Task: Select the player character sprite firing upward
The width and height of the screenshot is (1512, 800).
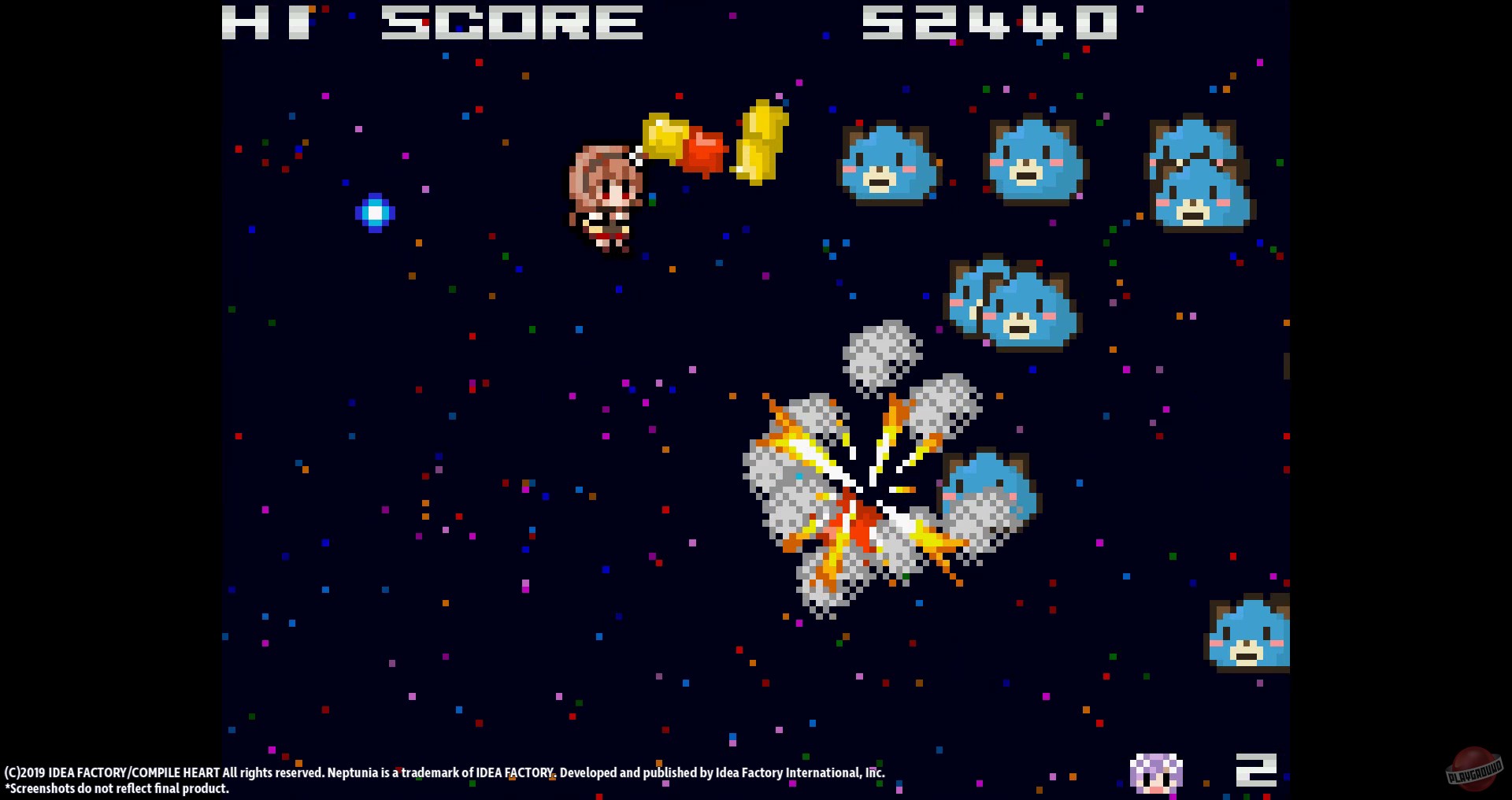Action: click(x=606, y=197)
